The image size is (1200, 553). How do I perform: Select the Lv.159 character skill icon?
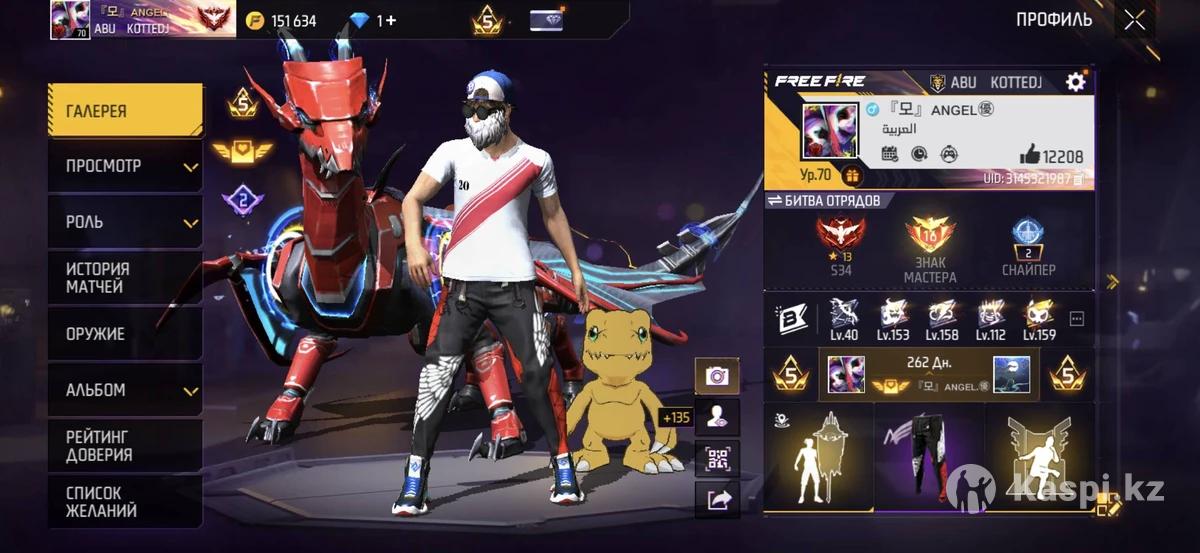click(1039, 319)
